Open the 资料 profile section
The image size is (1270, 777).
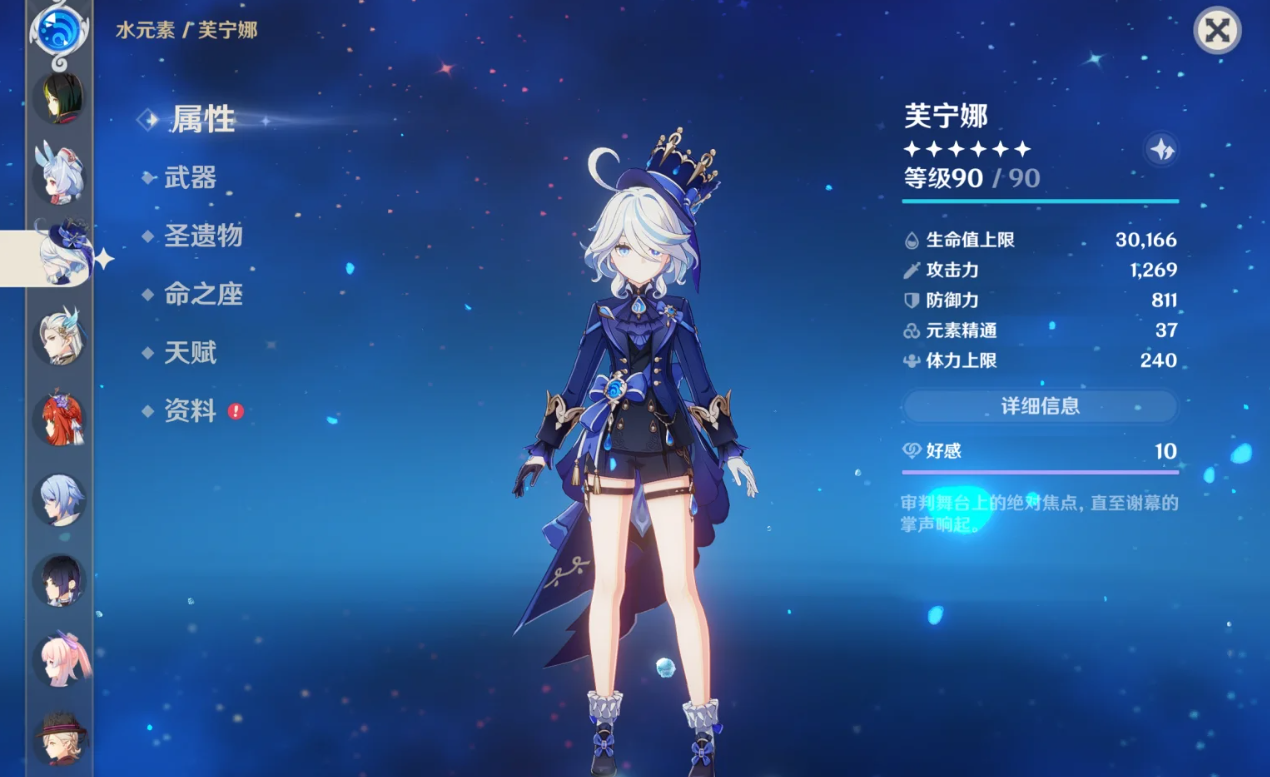click(x=190, y=410)
